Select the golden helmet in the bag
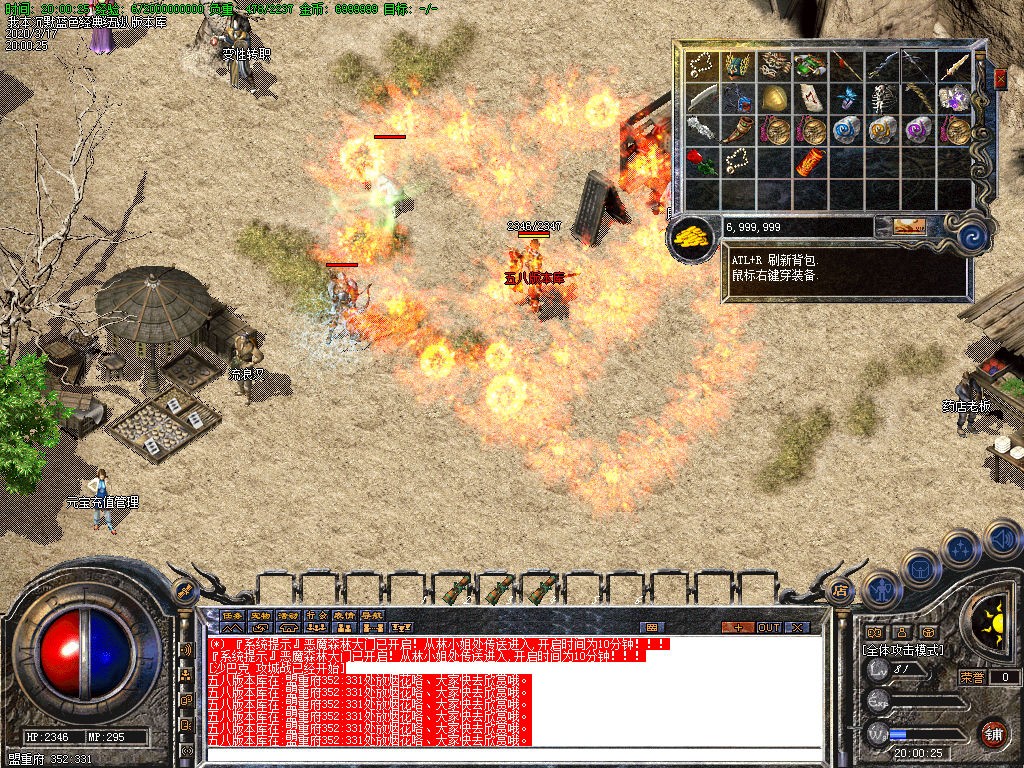 (775, 98)
